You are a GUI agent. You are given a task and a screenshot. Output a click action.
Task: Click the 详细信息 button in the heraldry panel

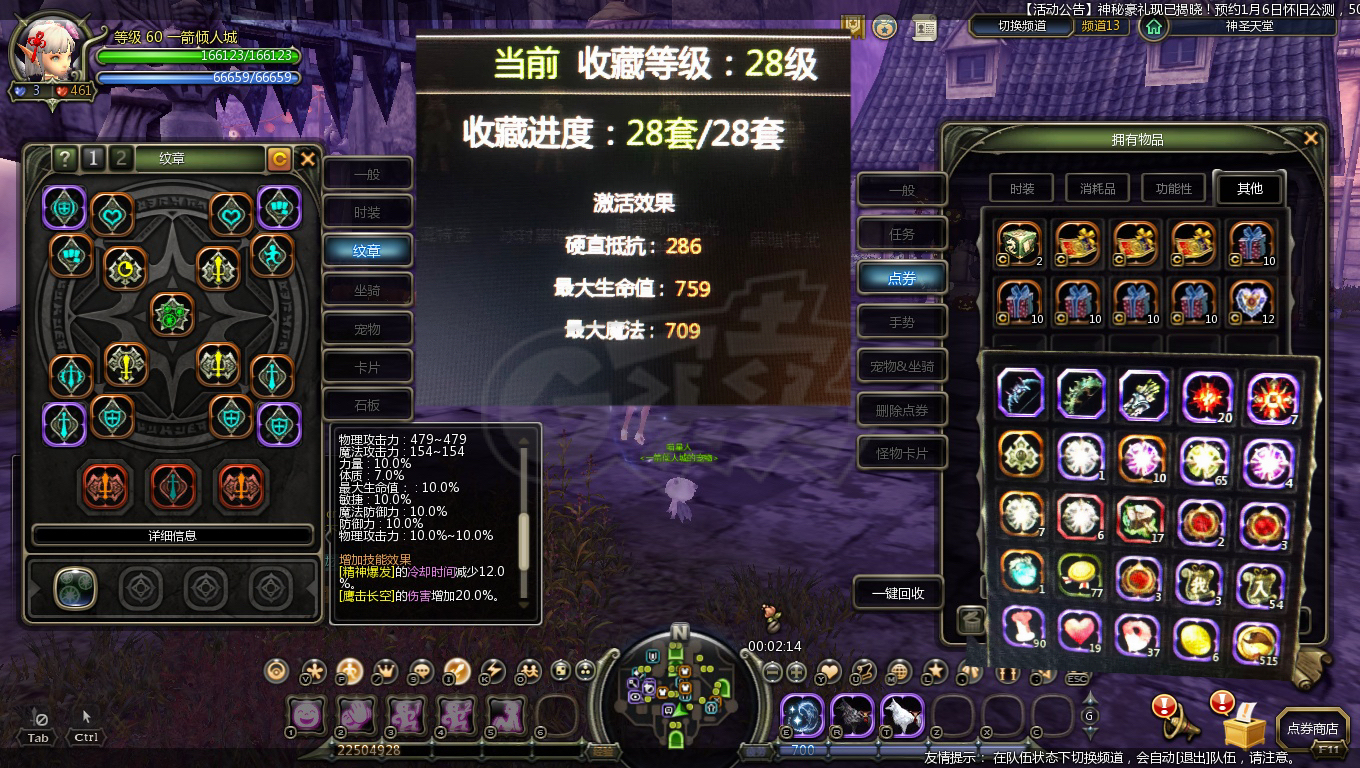(170, 535)
